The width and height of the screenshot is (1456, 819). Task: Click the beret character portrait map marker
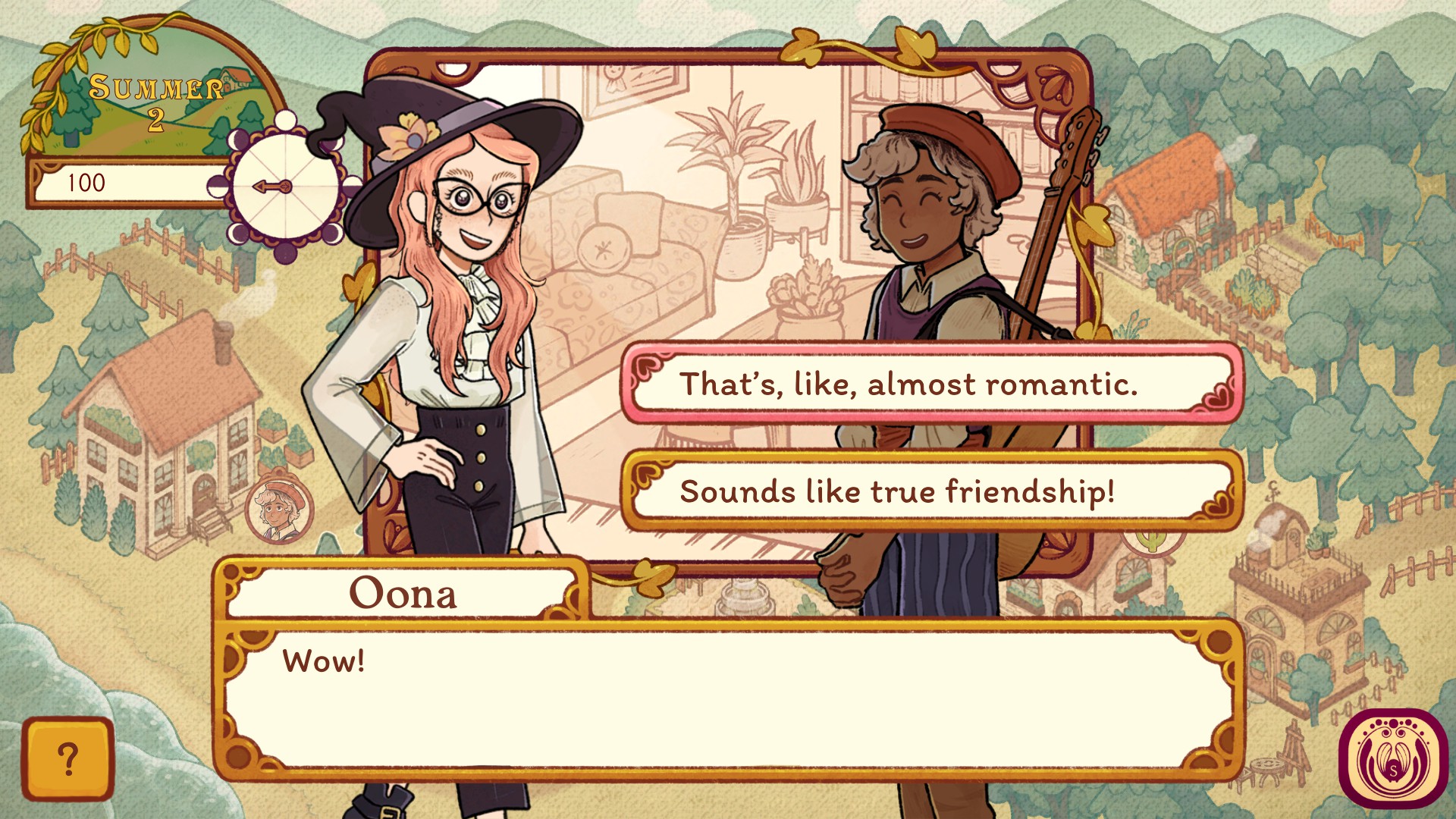(x=279, y=509)
